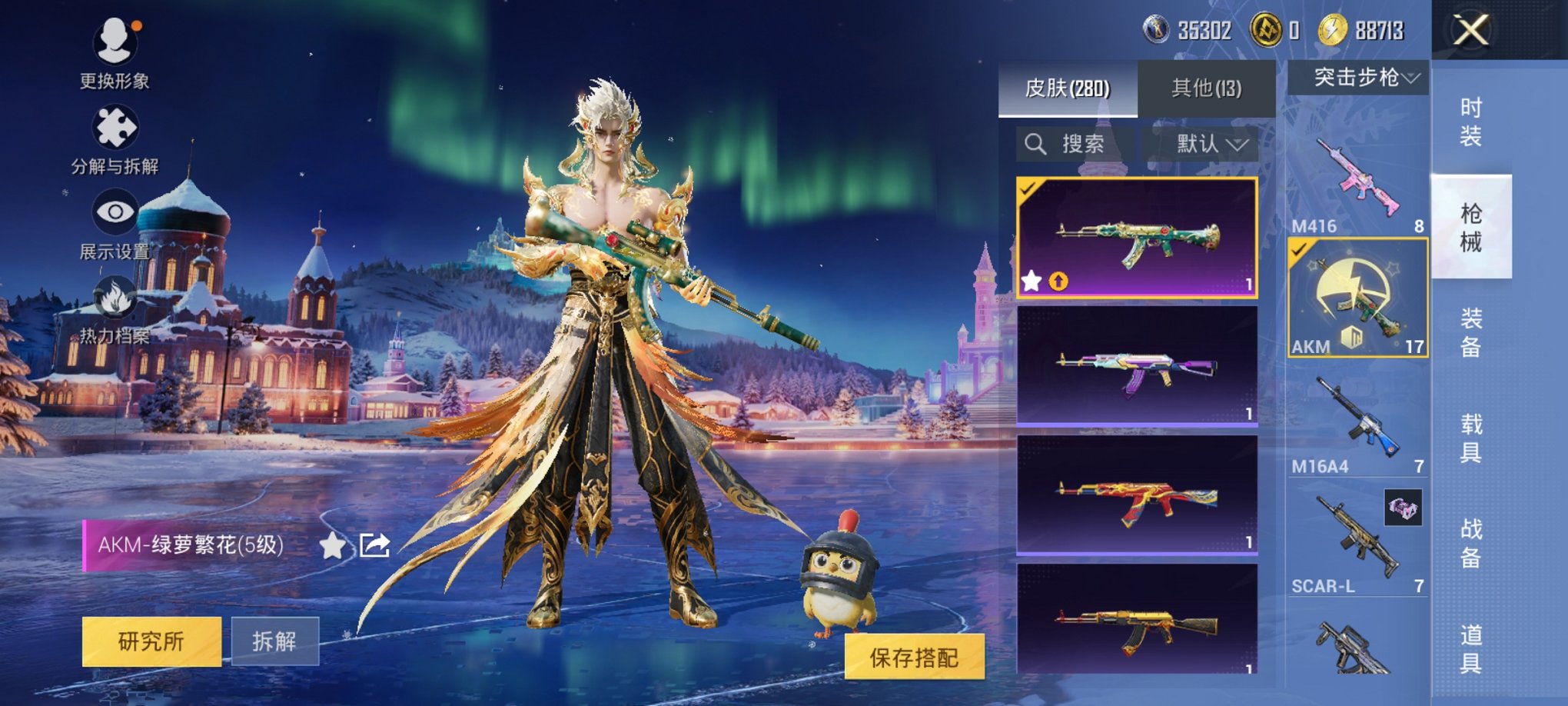
Task: Open the search 搜索 field icon
Action: point(1034,143)
